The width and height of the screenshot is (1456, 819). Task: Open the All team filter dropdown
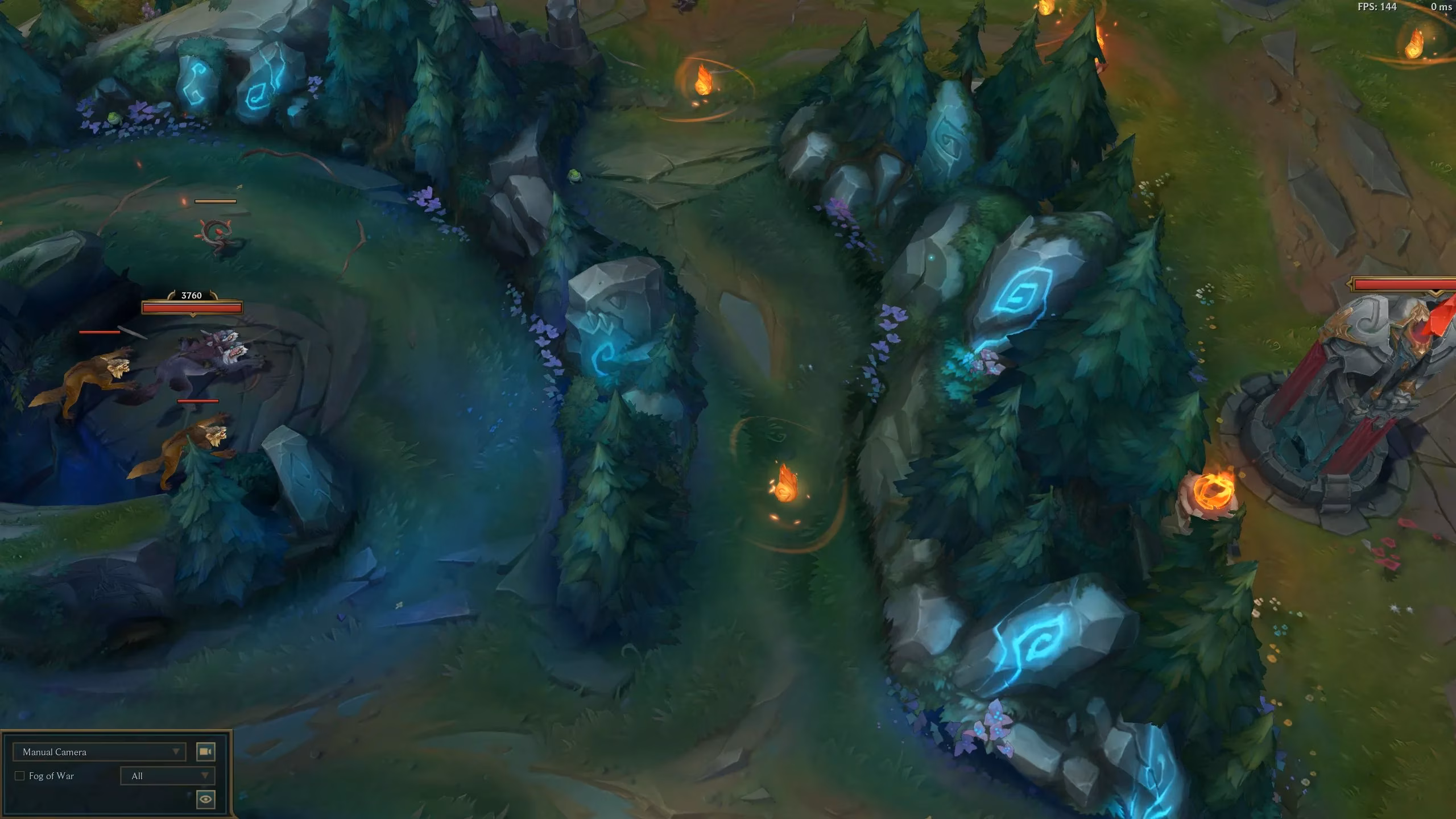(167, 775)
